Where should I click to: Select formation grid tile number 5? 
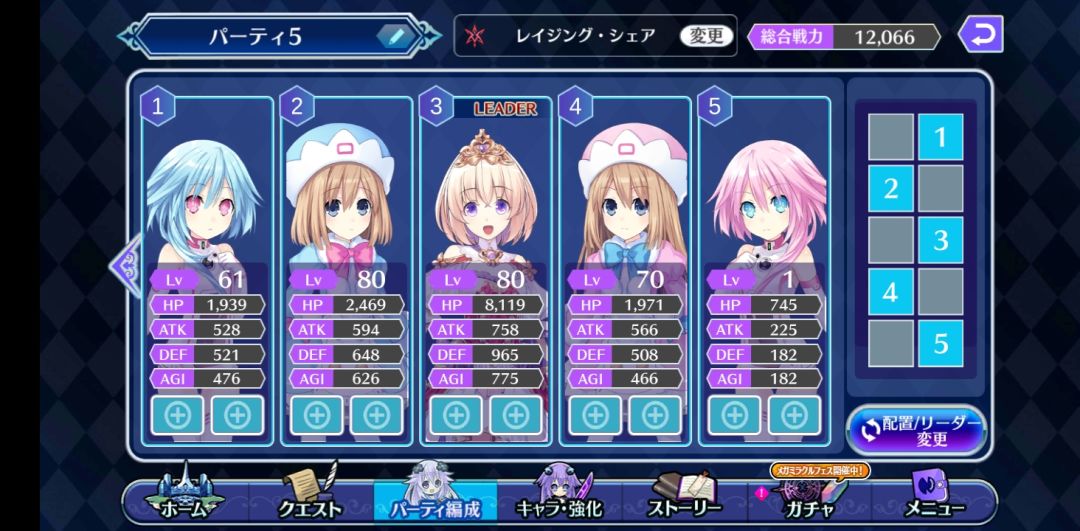(x=940, y=344)
